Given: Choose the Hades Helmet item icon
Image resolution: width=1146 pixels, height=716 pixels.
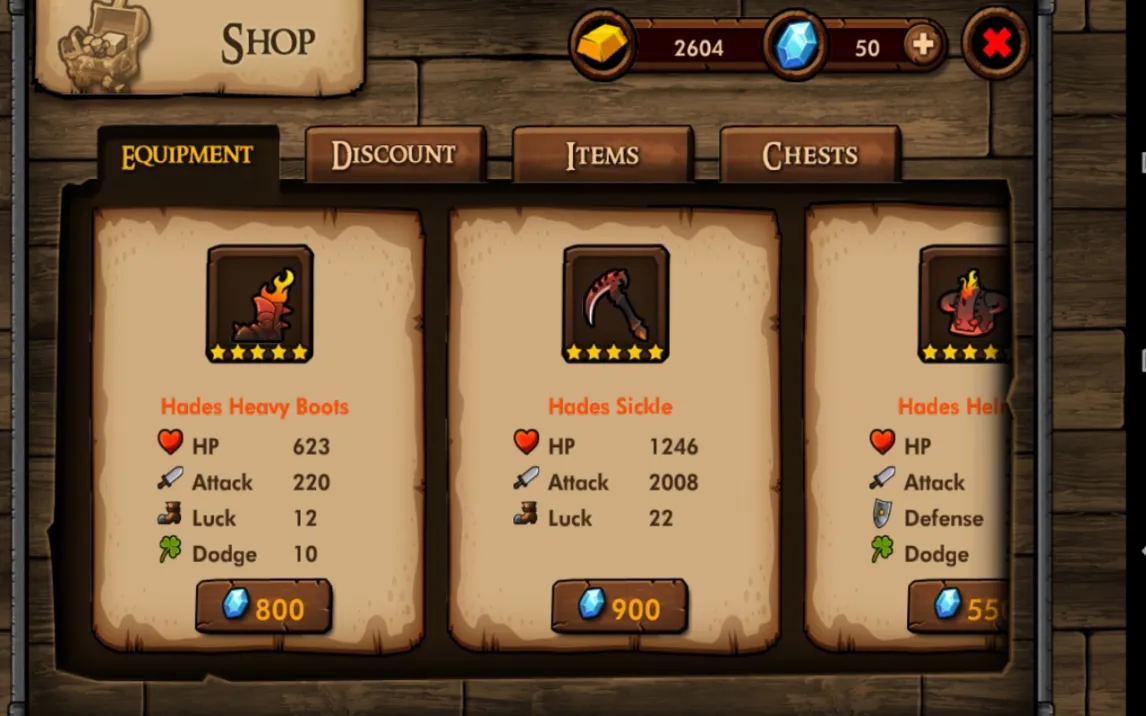Looking at the screenshot, I should (x=964, y=303).
